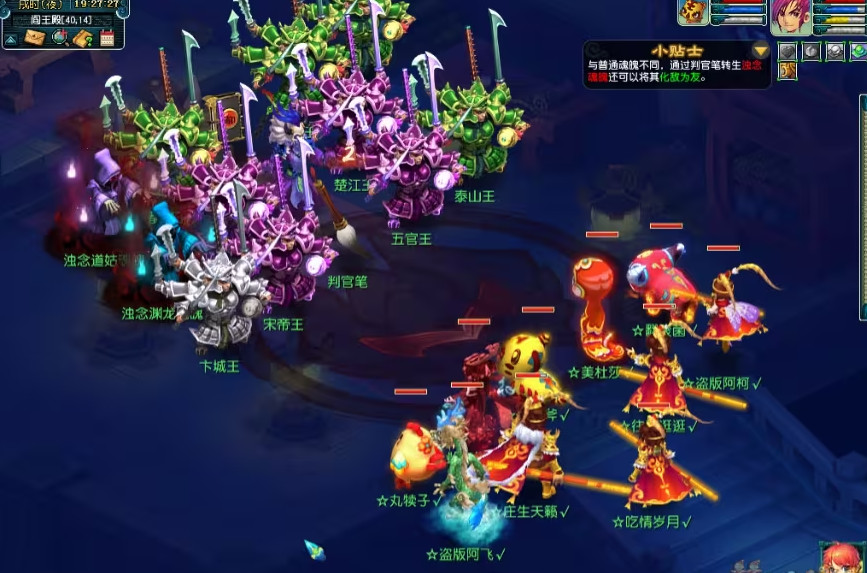The width and height of the screenshot is (867, 573).
Task: Click the red-haired portrait in the bottom corner
Action: pos(842,558)
